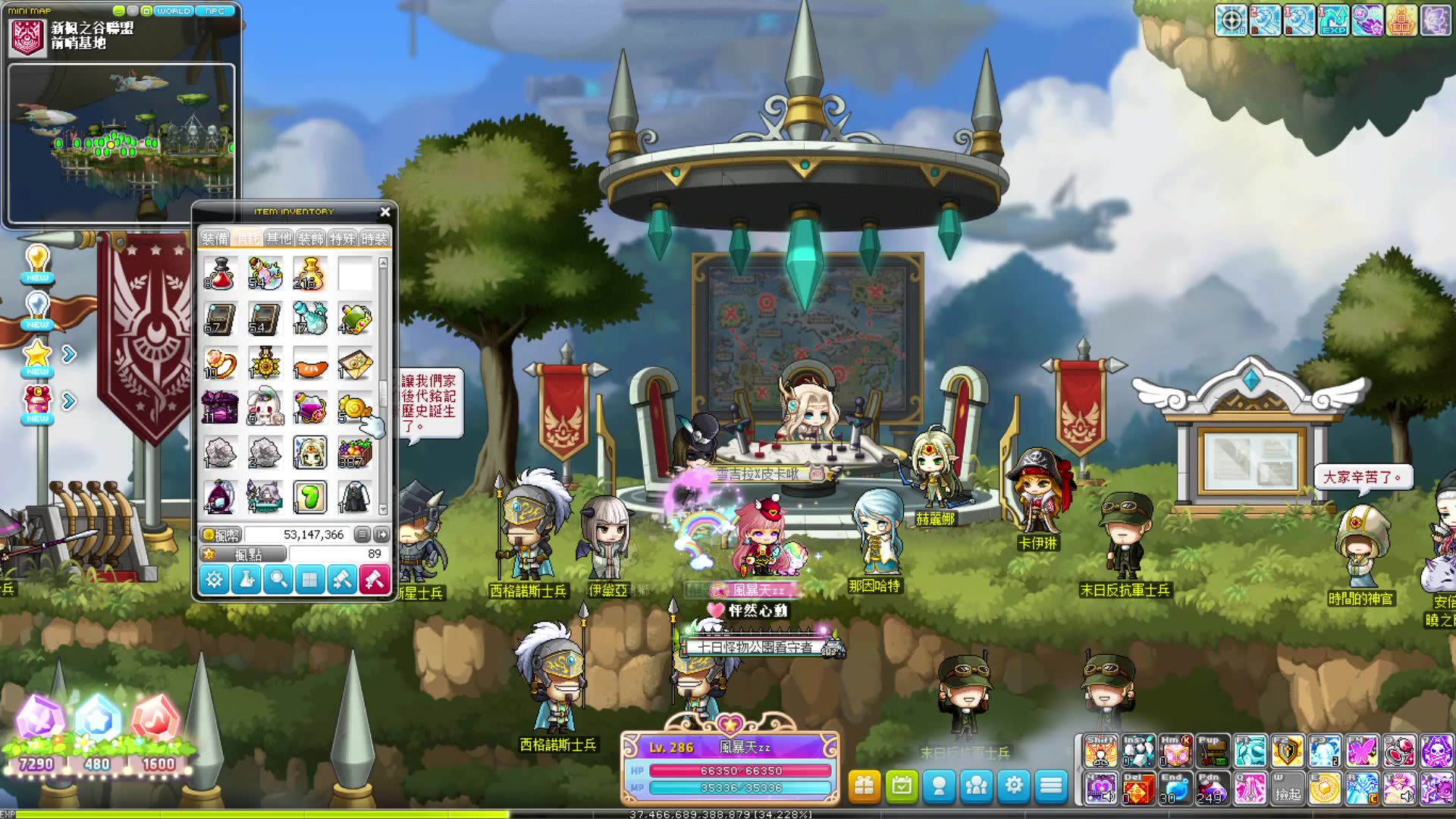Pick the fruit basket item with 387
This screenshot has width=1456, height=819.
(354, 453)
